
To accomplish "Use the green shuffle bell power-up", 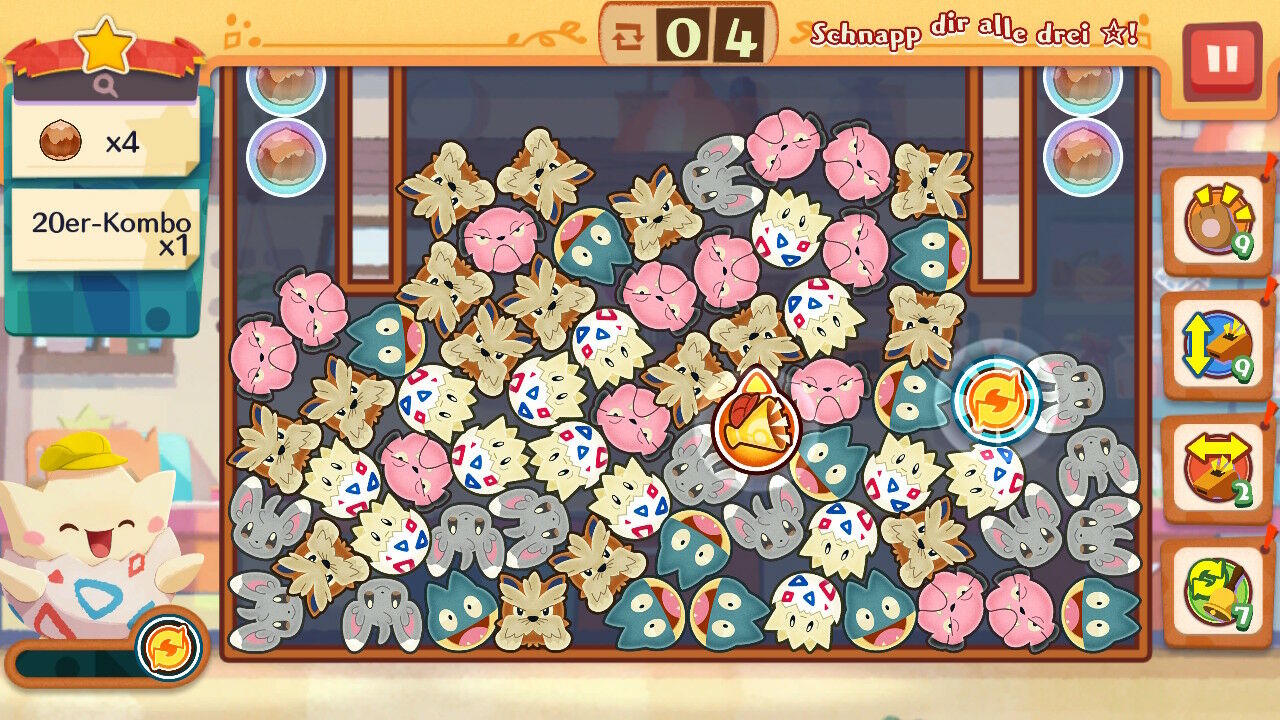I will (x=1217, y=593).
